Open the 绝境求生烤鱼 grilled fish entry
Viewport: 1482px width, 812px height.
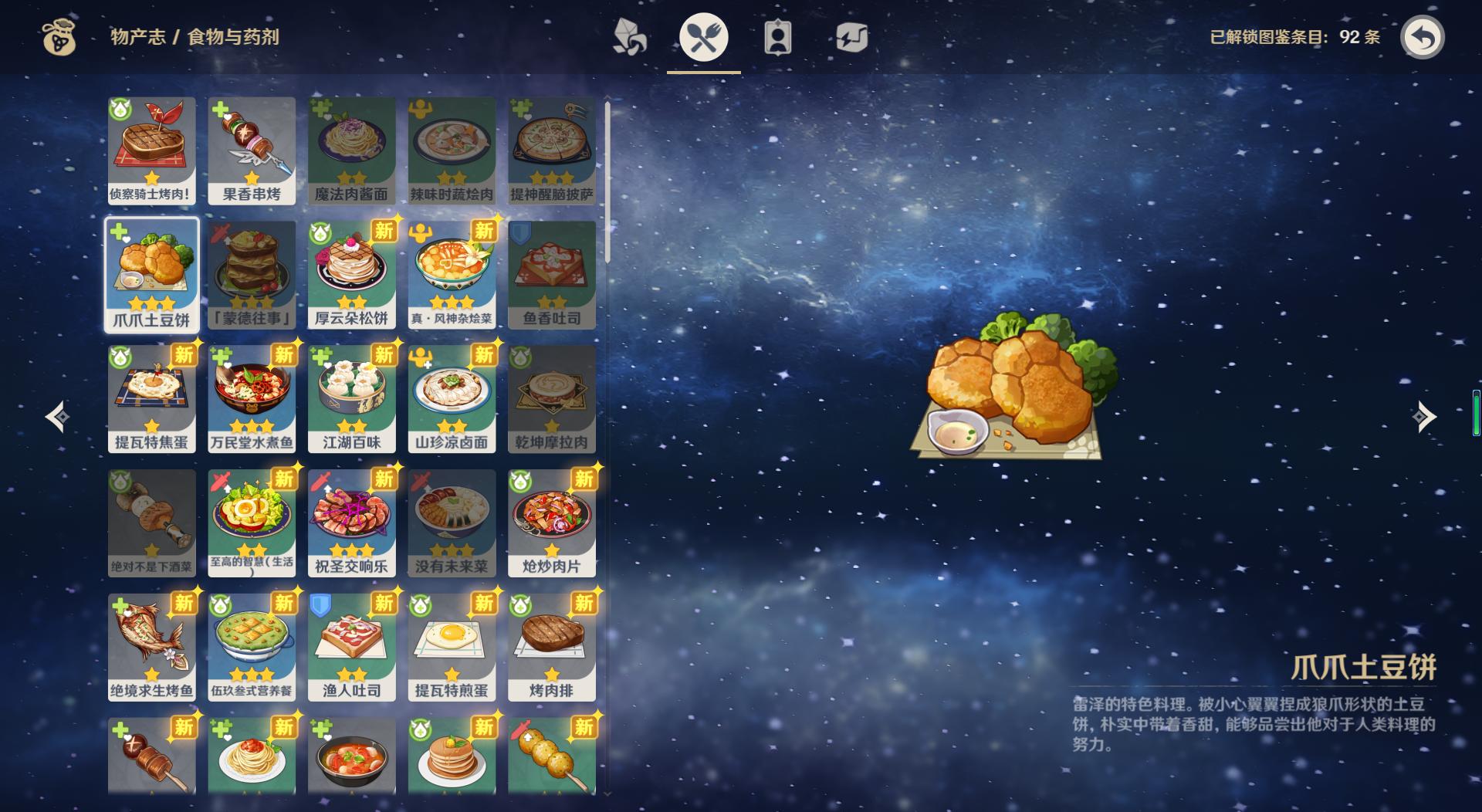click(151, 647)
